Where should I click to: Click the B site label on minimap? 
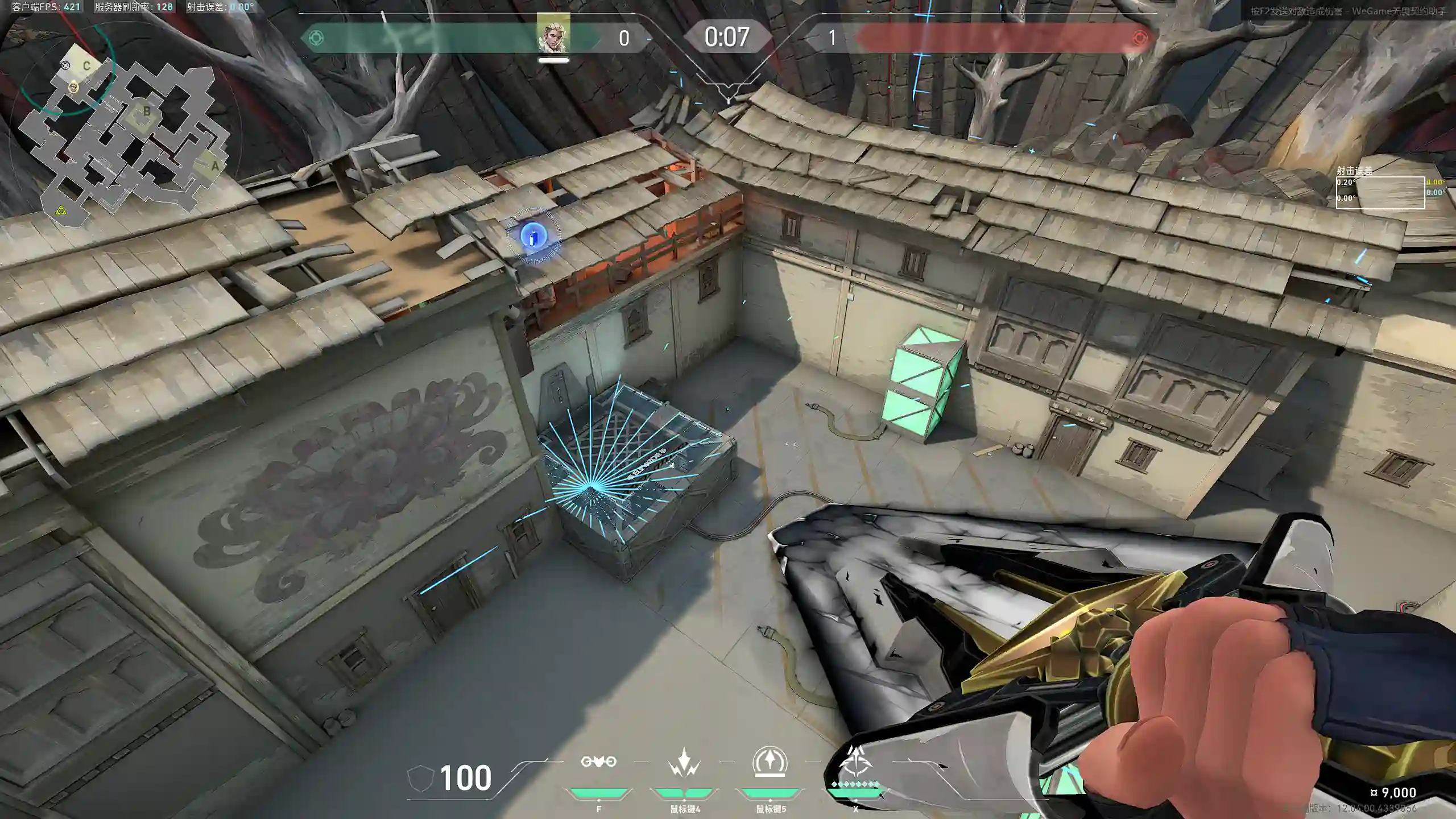coord(147,111)
